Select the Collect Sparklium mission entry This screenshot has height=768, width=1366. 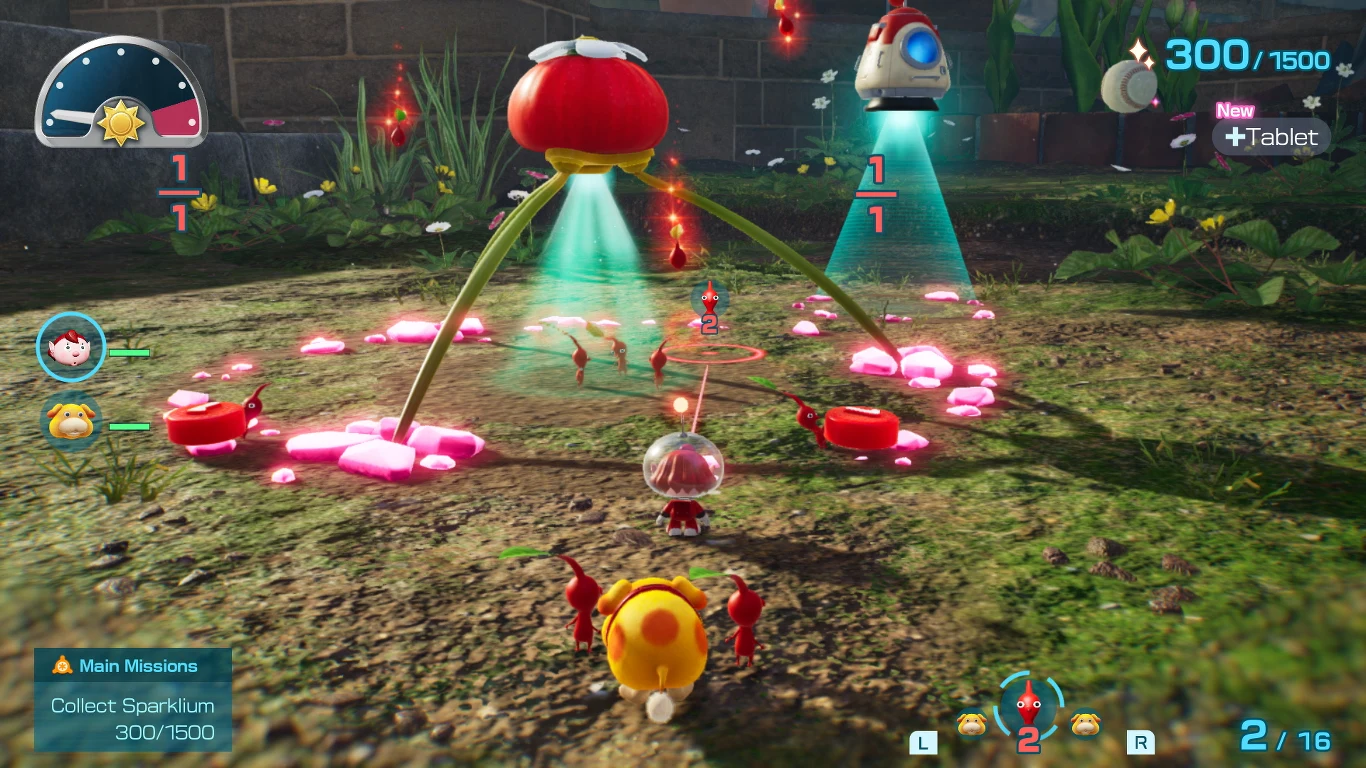[x=132, y=706]
